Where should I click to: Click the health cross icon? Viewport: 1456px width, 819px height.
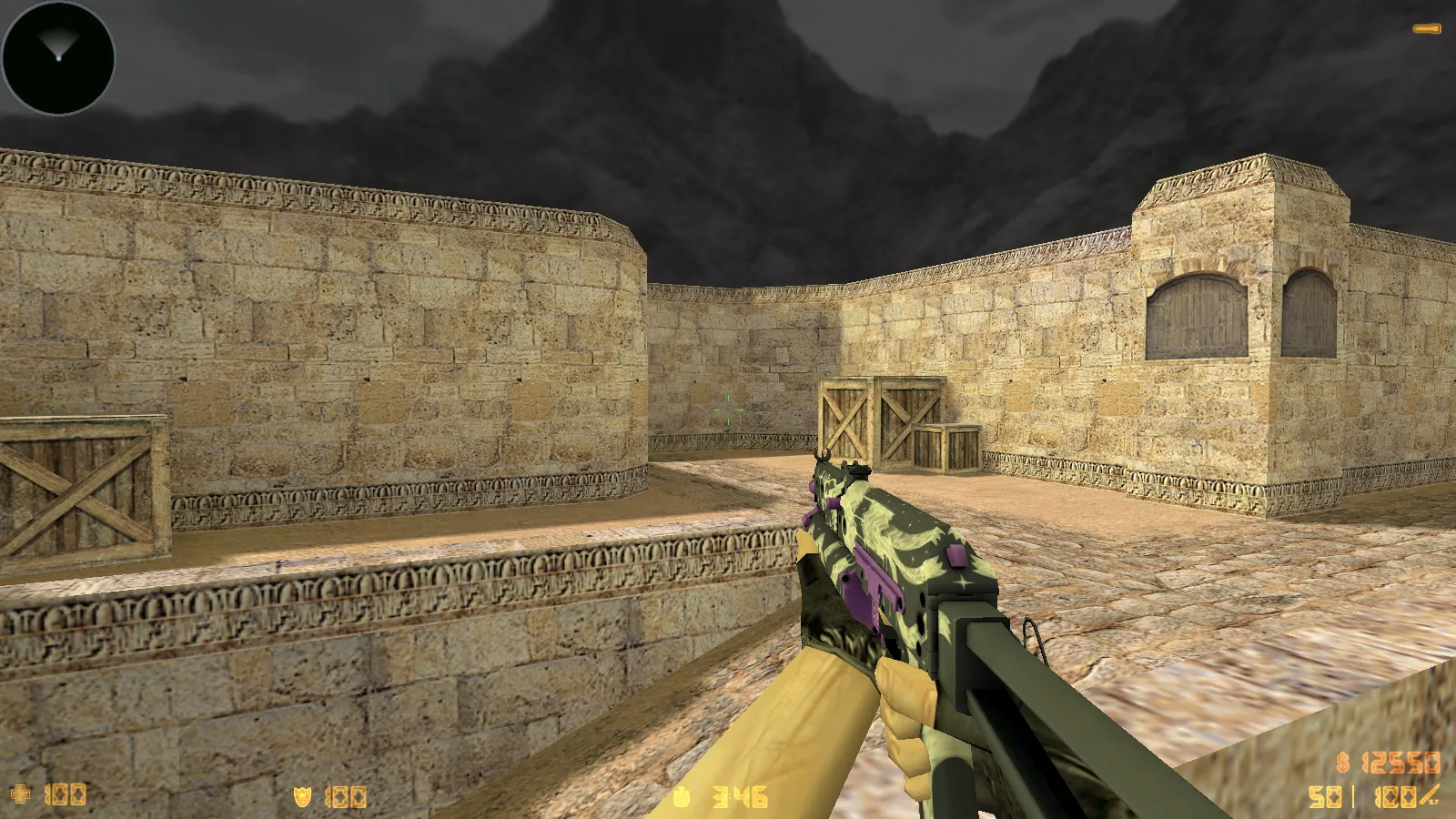pyautogui.click(x=20, y=794)
